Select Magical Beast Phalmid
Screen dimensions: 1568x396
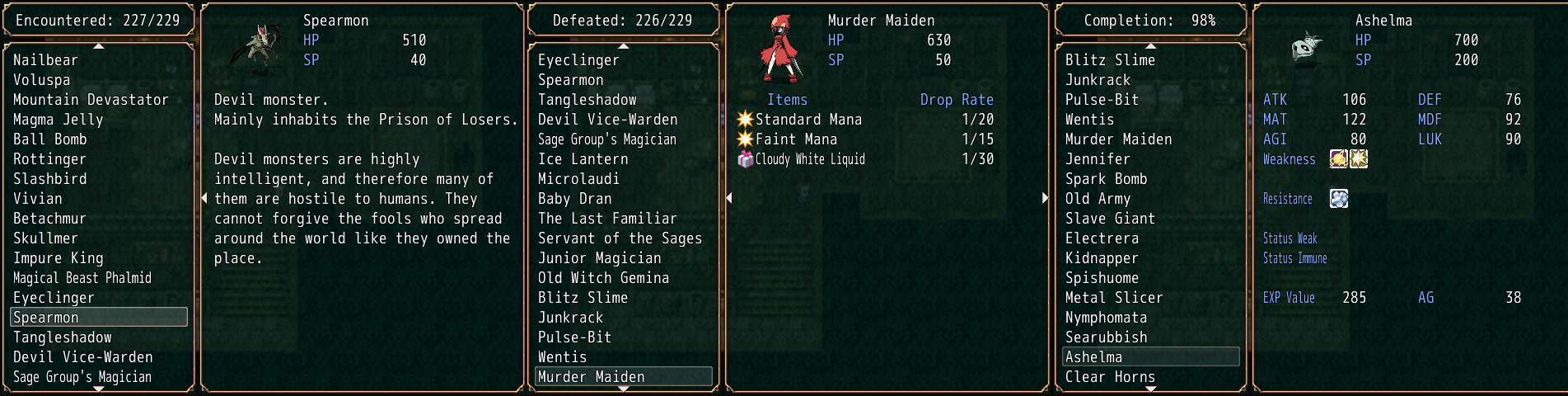coord(82,278)
